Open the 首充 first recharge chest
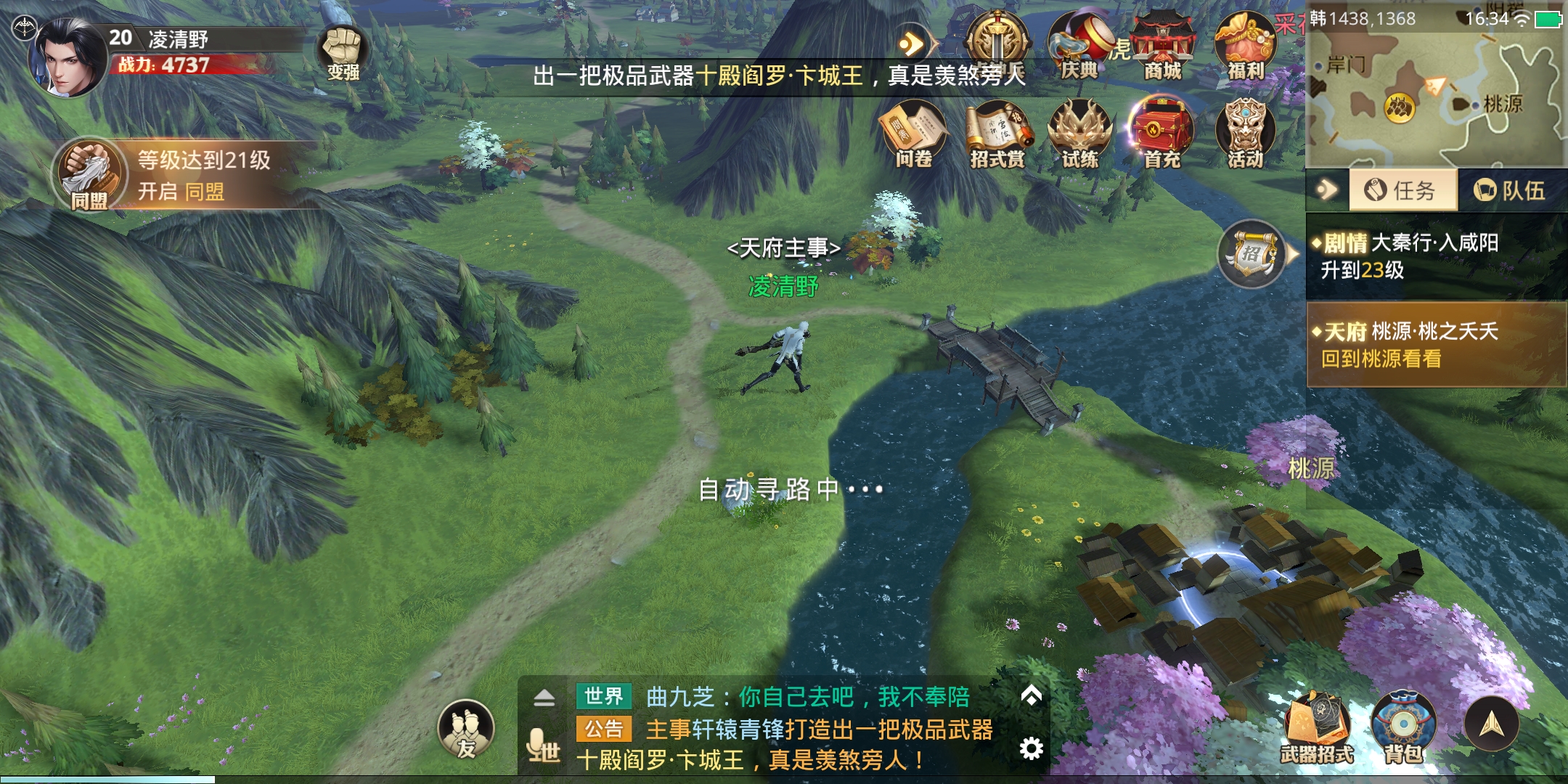1568x784 pixels. tap(1161, 135)
